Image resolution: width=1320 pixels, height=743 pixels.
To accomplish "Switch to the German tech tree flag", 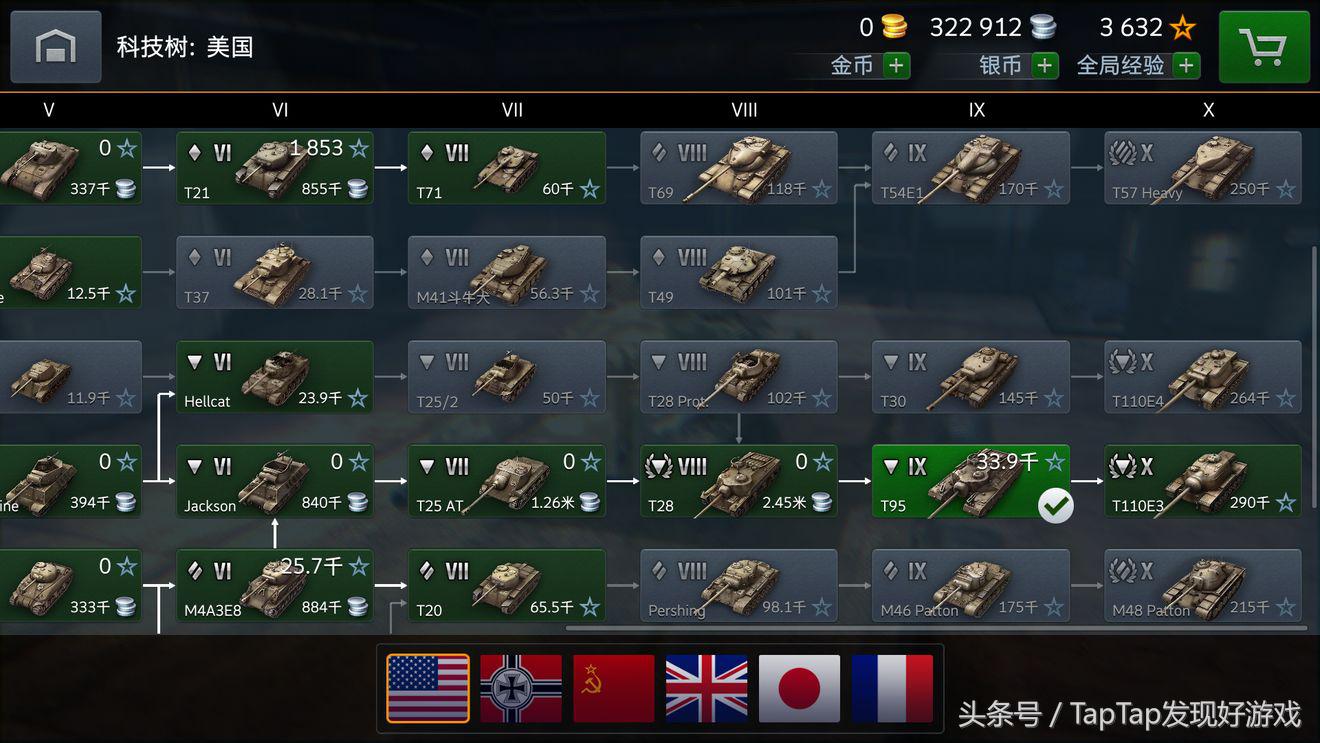I will (x=520, y=688).
